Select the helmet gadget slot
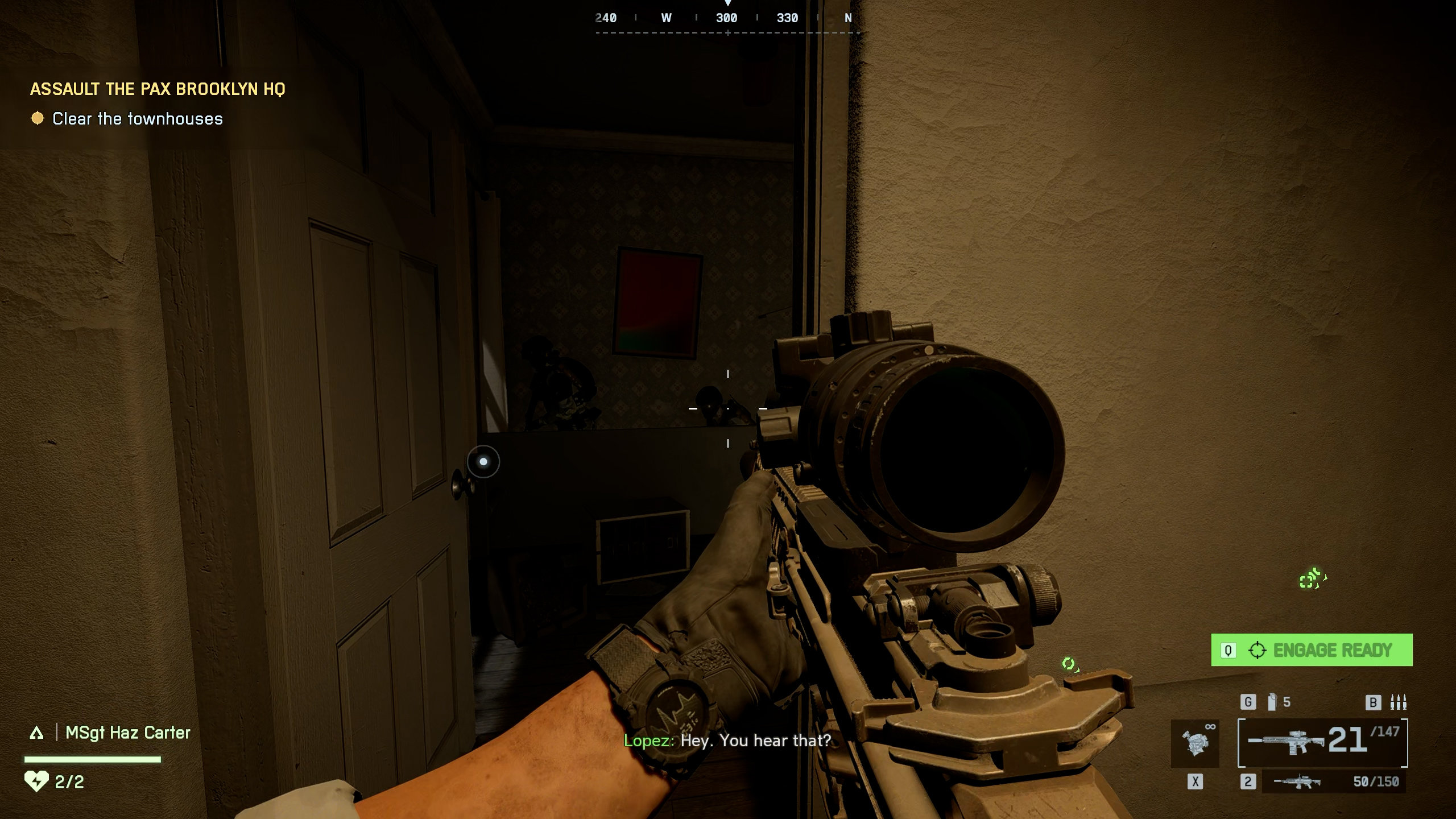 (x=1195, y=743)
